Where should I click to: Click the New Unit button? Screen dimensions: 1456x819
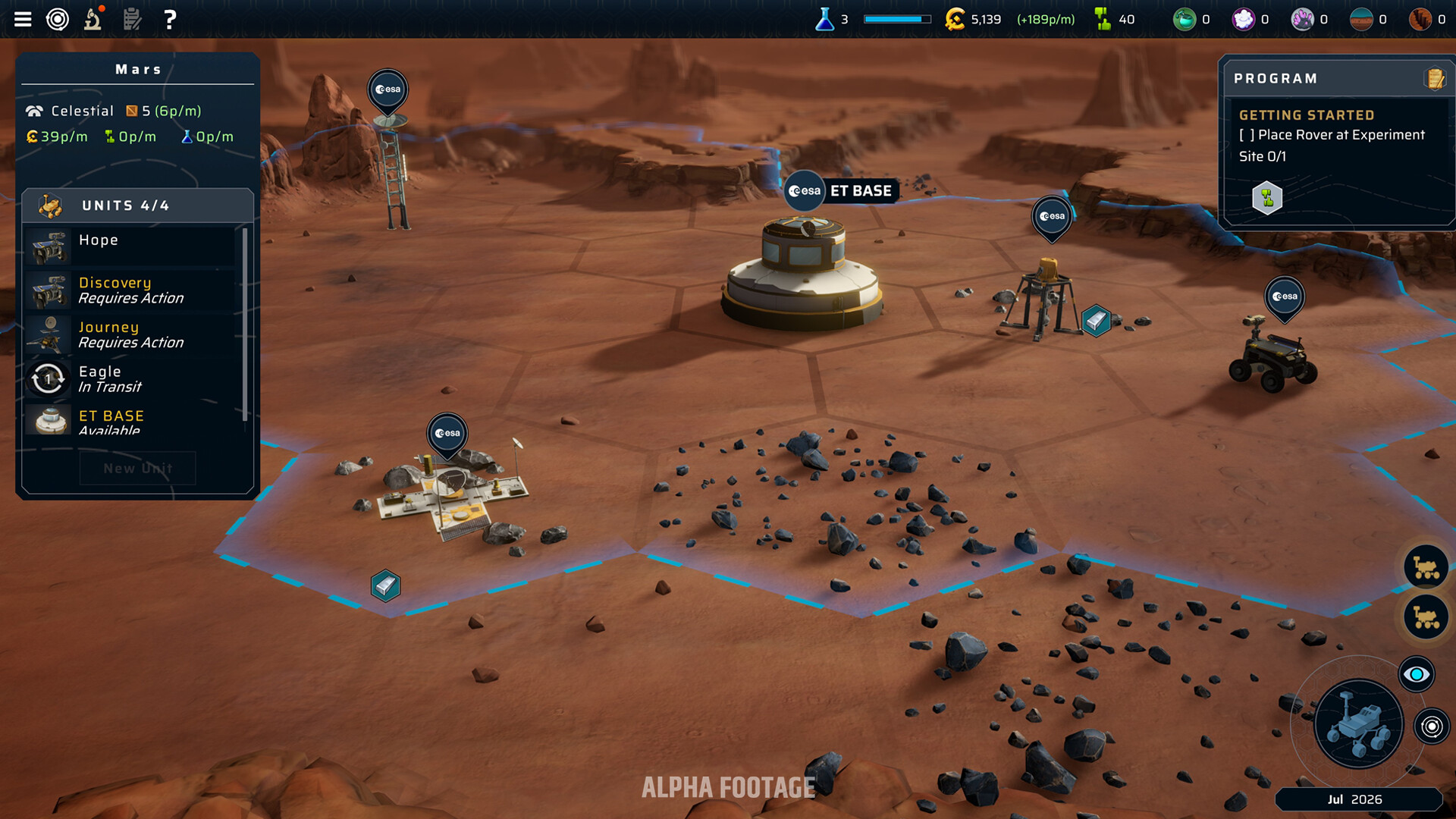click(x=137, y=468)
